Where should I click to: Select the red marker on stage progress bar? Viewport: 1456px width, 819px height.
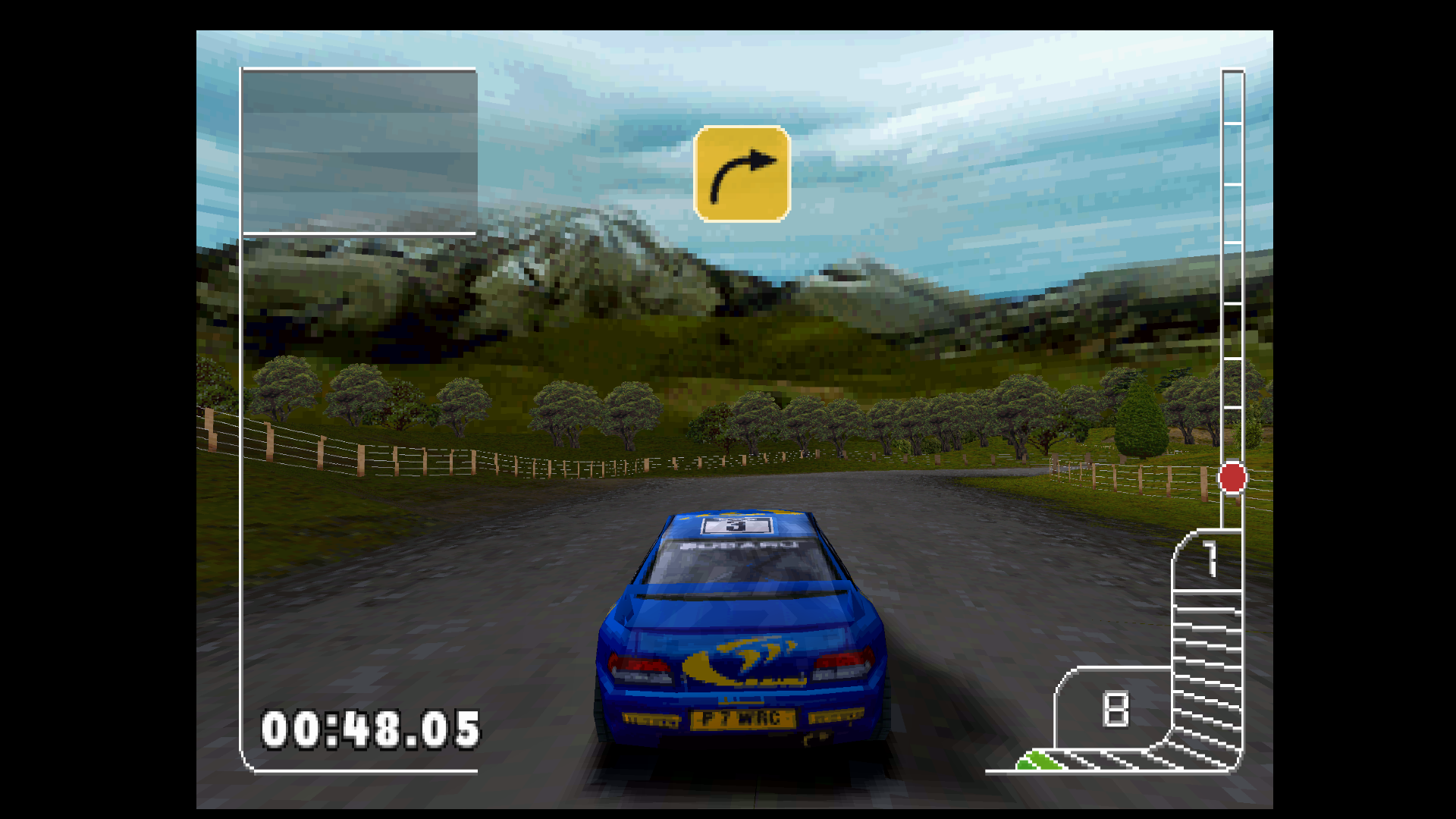click(1232, 478)
